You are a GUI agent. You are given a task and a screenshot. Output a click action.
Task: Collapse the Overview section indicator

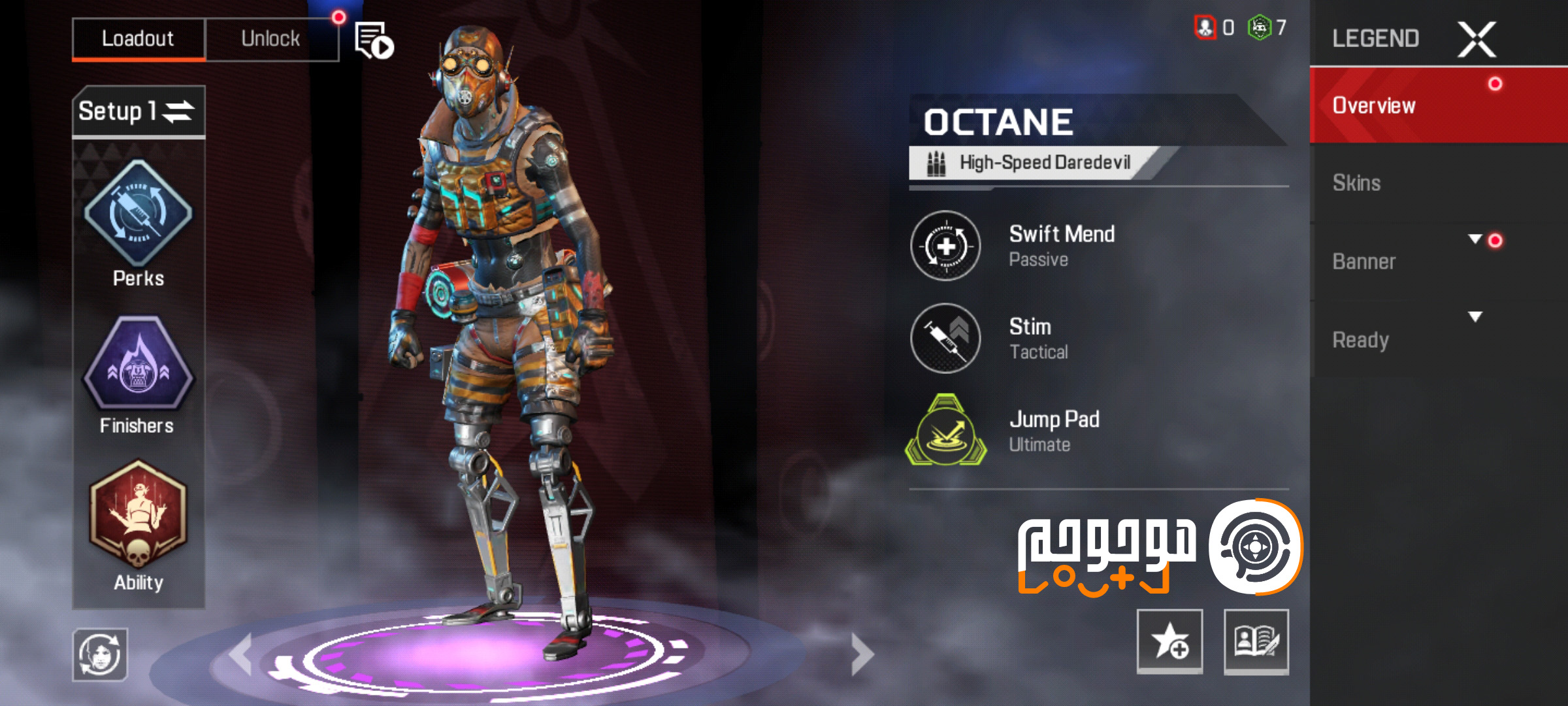click(1495, 84)
